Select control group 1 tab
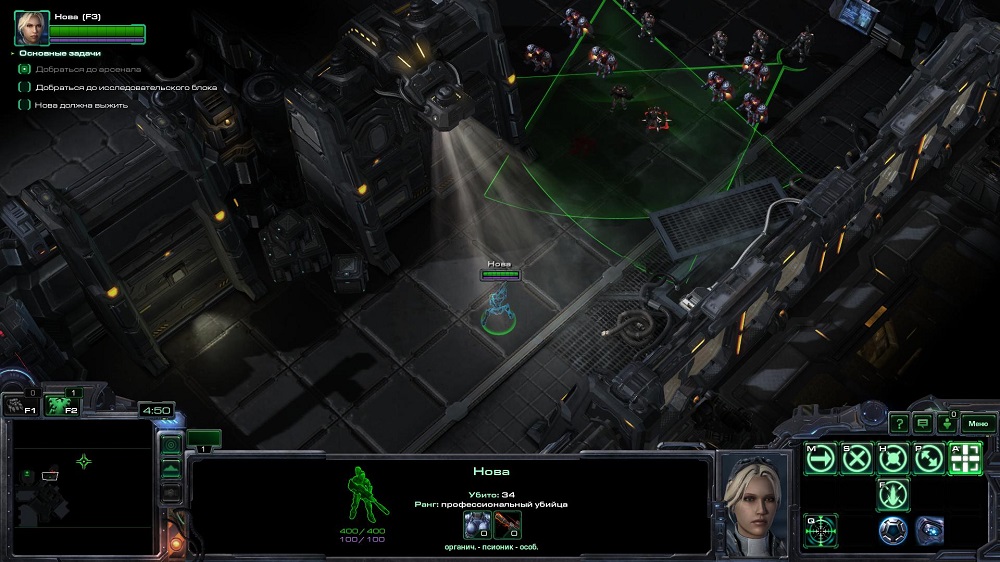 click(x=203, y=439)
